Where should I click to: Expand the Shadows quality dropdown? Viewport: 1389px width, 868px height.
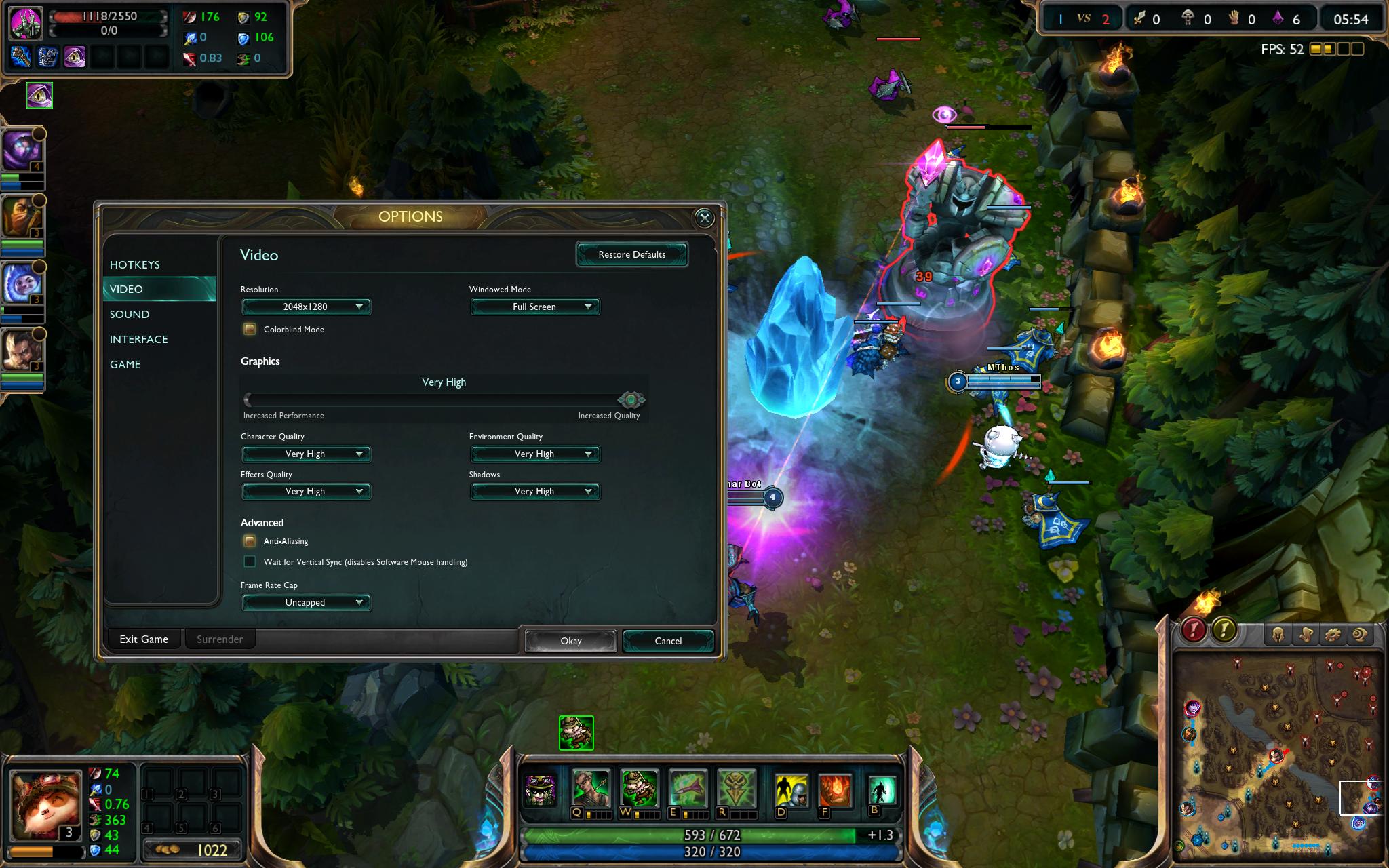535,491
